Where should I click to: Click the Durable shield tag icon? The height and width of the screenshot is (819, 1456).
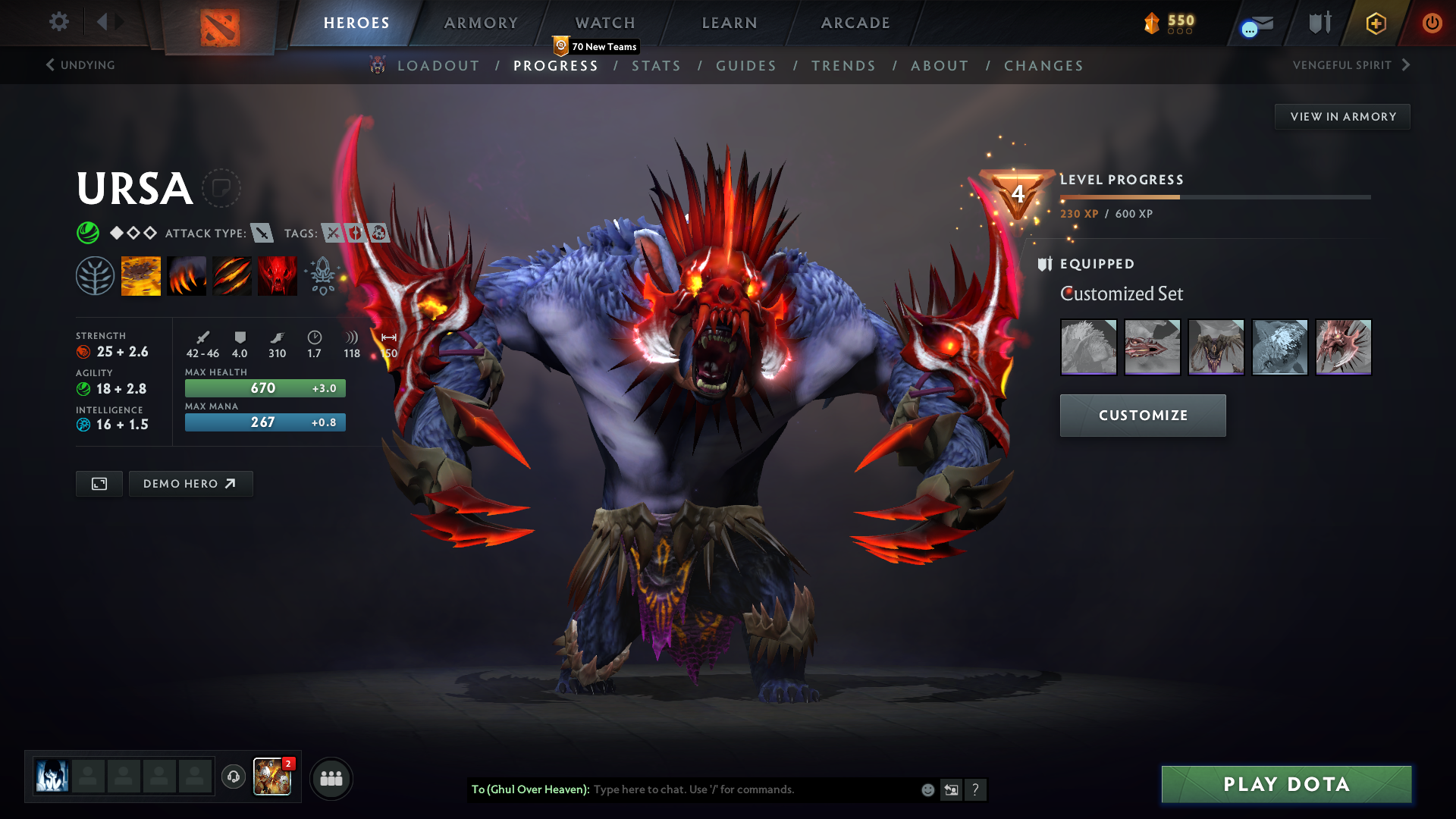[356, 234]
